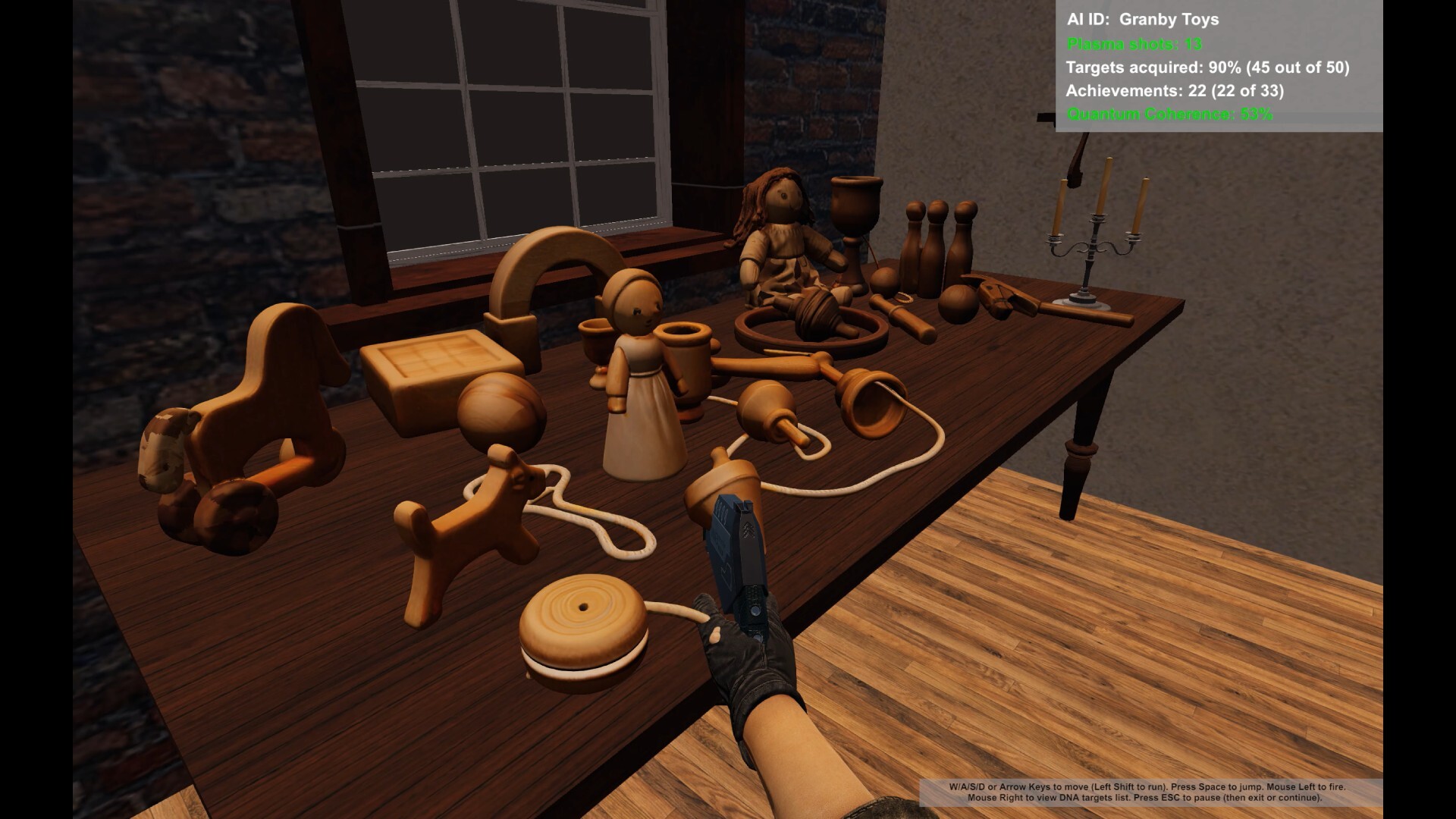Screen dimensions: 1456x819
Task: Toggle the Quantum Coherence display
Action: (x=1168, y=116)
